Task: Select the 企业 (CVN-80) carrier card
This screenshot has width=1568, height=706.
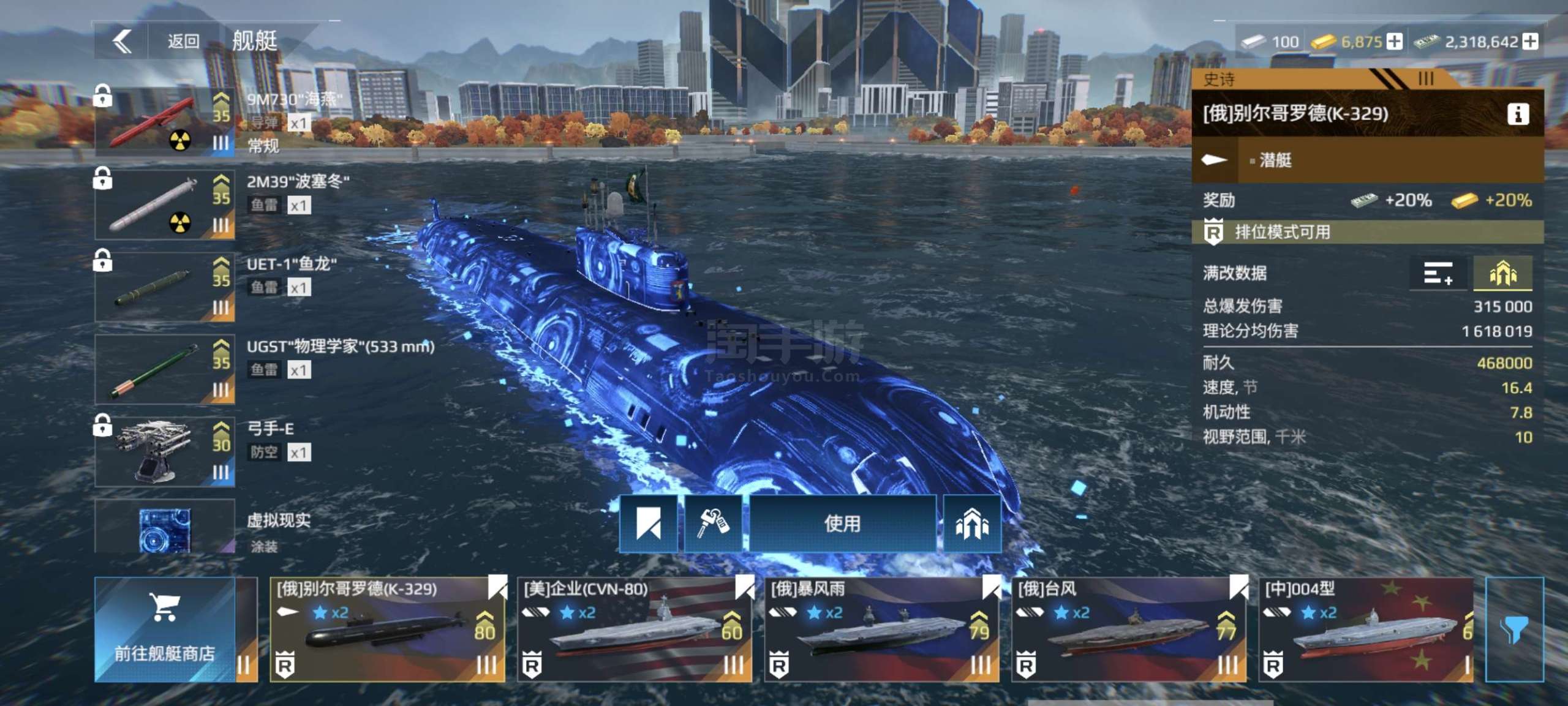Action: [x=635, y=629]
